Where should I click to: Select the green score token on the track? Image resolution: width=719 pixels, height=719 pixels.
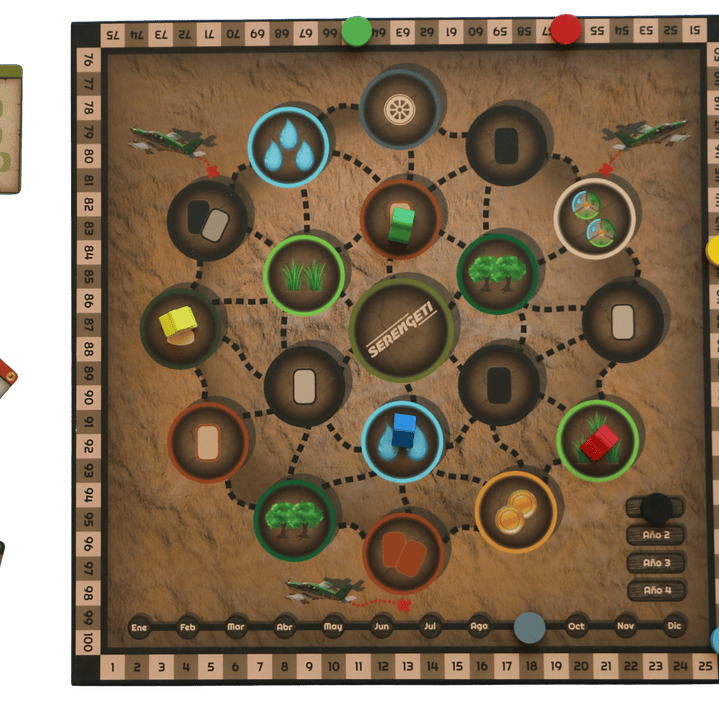tap(356, 31)
